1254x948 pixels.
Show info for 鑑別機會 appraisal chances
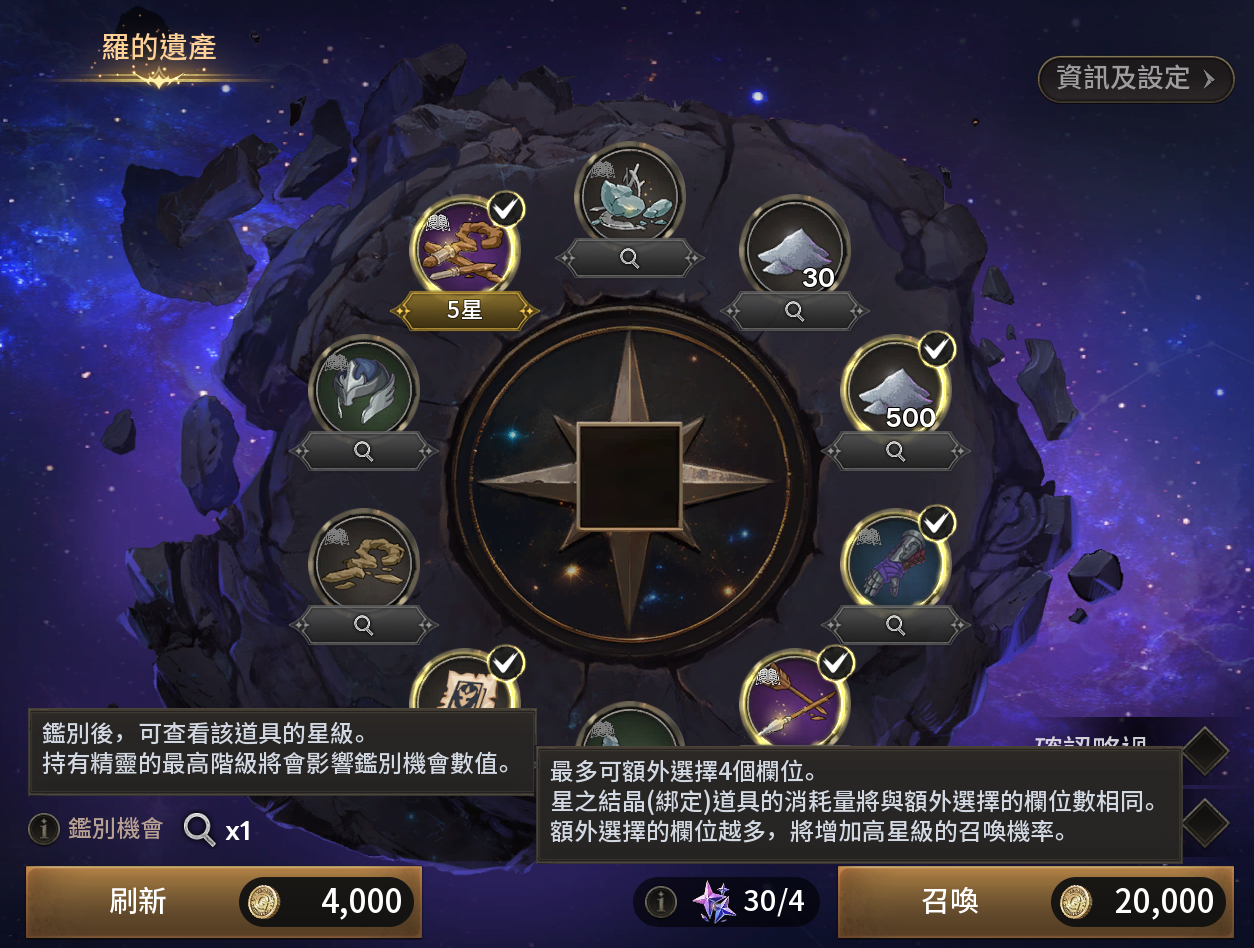pyautogui.click(x=43, y=828)
